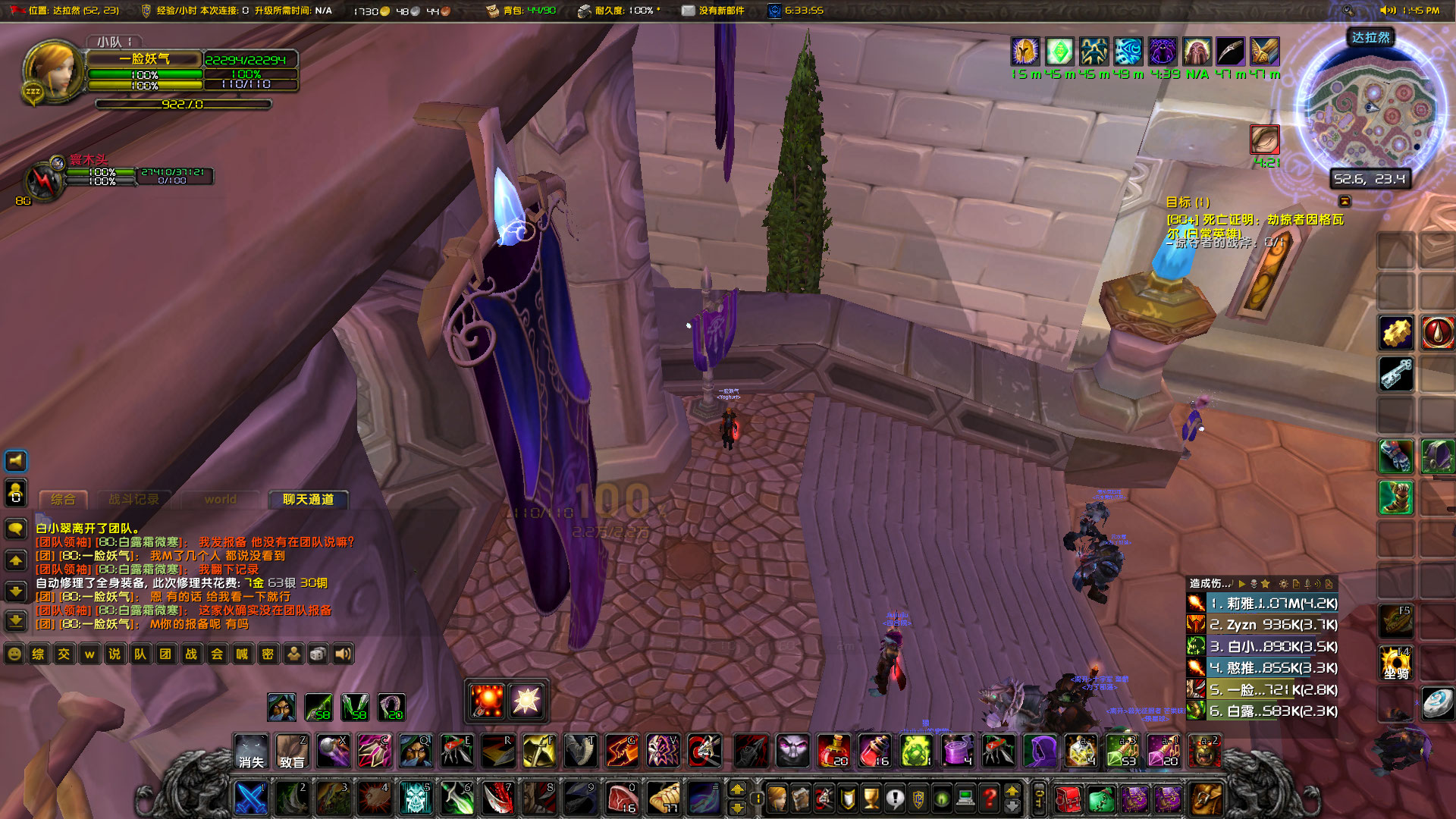
Task: Toggle the segment playback arrow on damage meter
Action: (x=1242, y=582)
